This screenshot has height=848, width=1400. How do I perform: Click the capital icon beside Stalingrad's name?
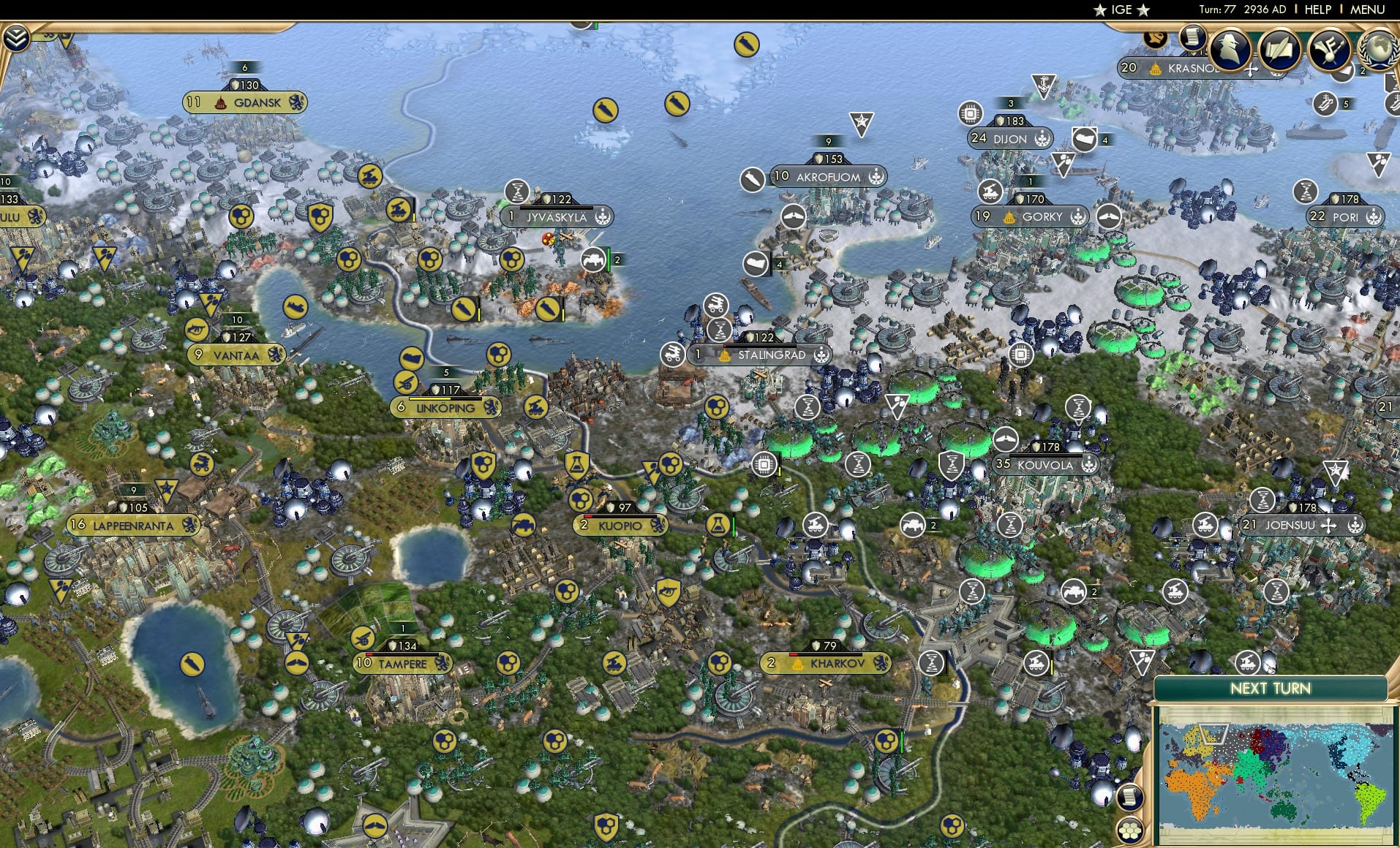tap(724, 355)
